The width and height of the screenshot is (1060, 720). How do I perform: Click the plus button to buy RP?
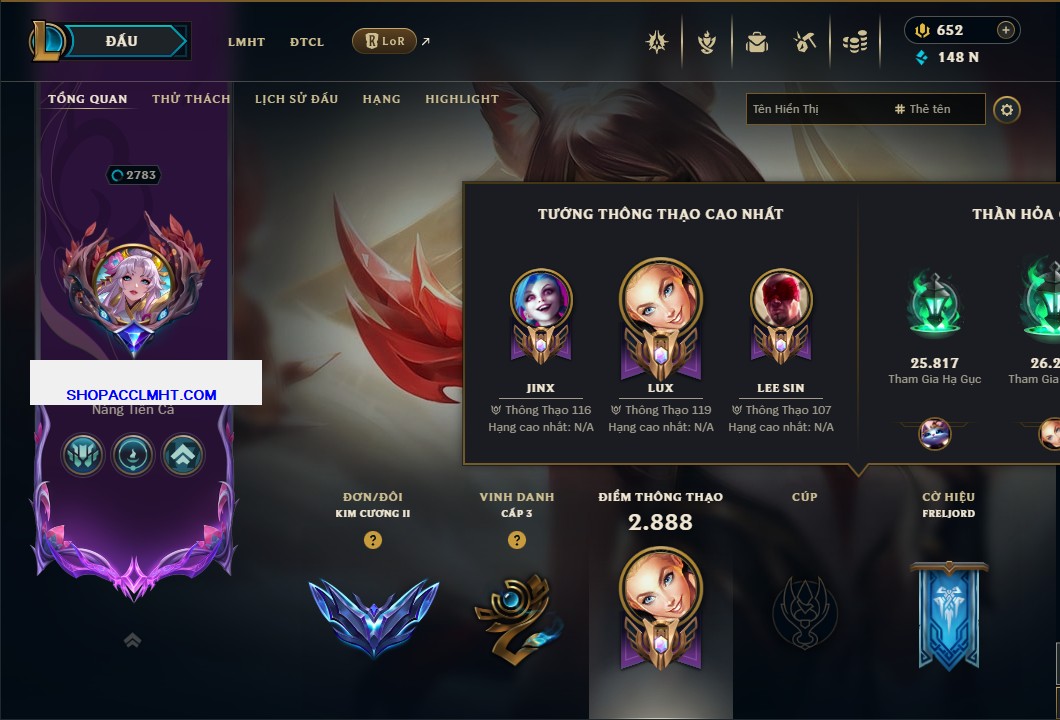[x=1006, y=30]
